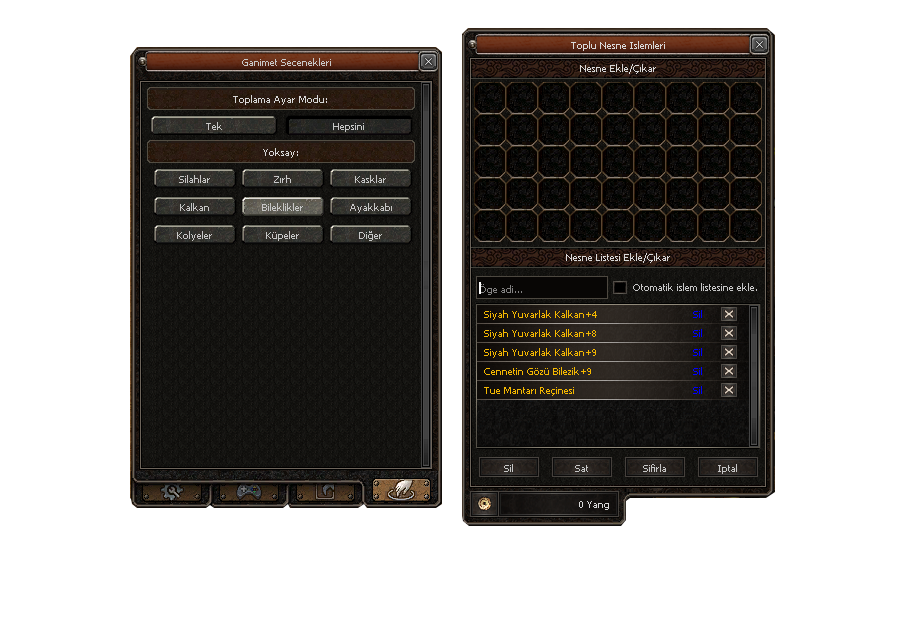Toggle the Kasklar ignore filter
This screenshot has height=642, width=900.
click(x=370, y=179)
